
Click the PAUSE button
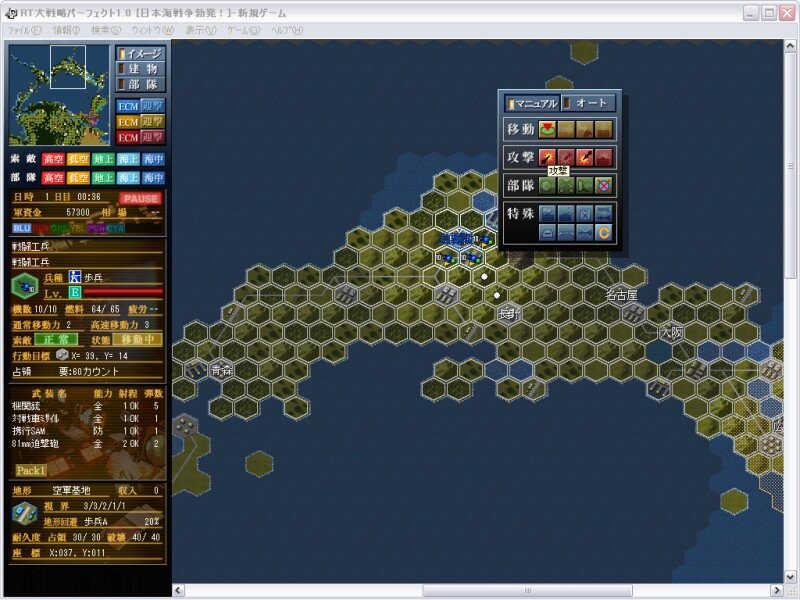coord(140,198)
